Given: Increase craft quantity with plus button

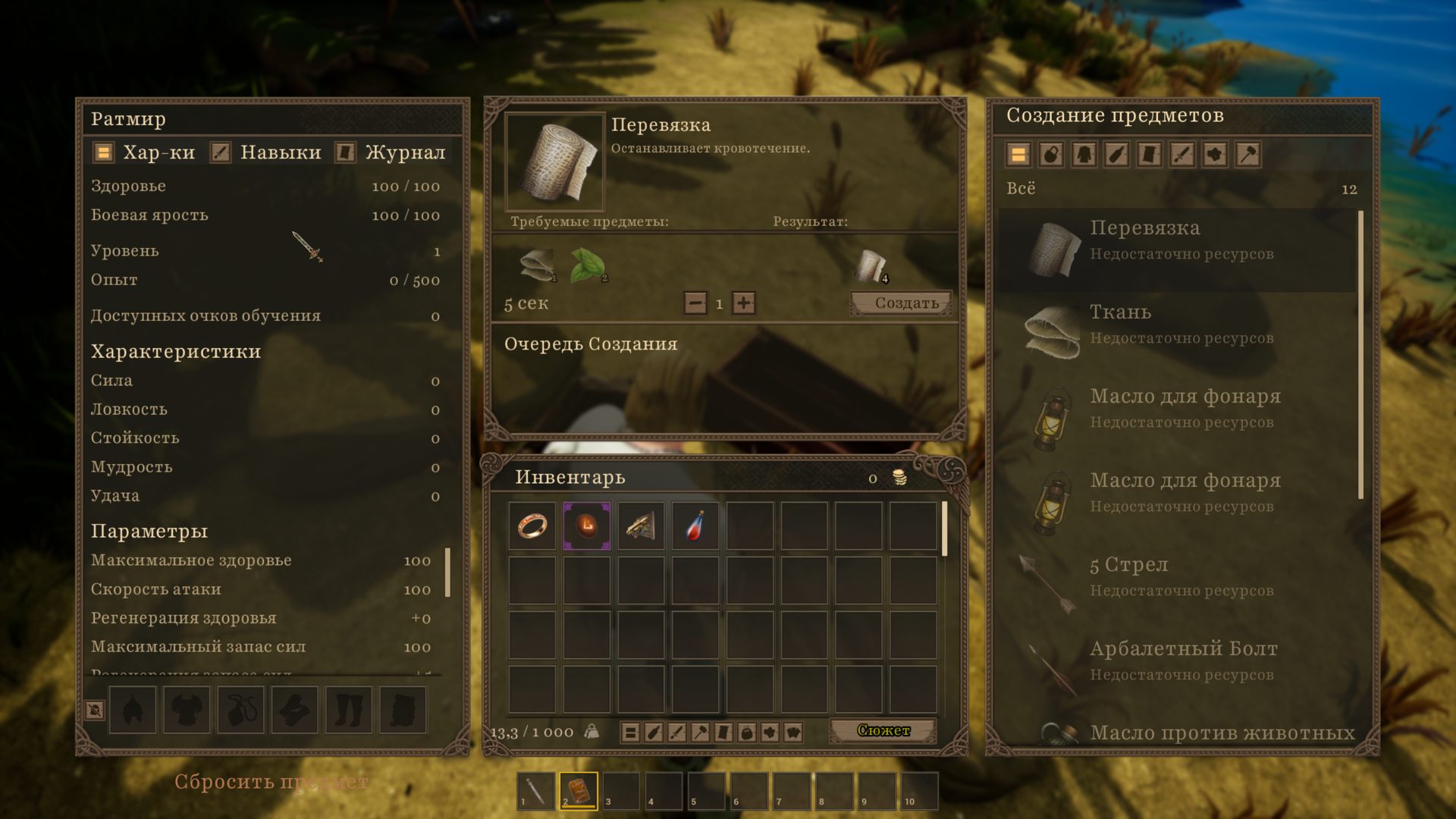Looking at the screenshot, I should point(744,303).
